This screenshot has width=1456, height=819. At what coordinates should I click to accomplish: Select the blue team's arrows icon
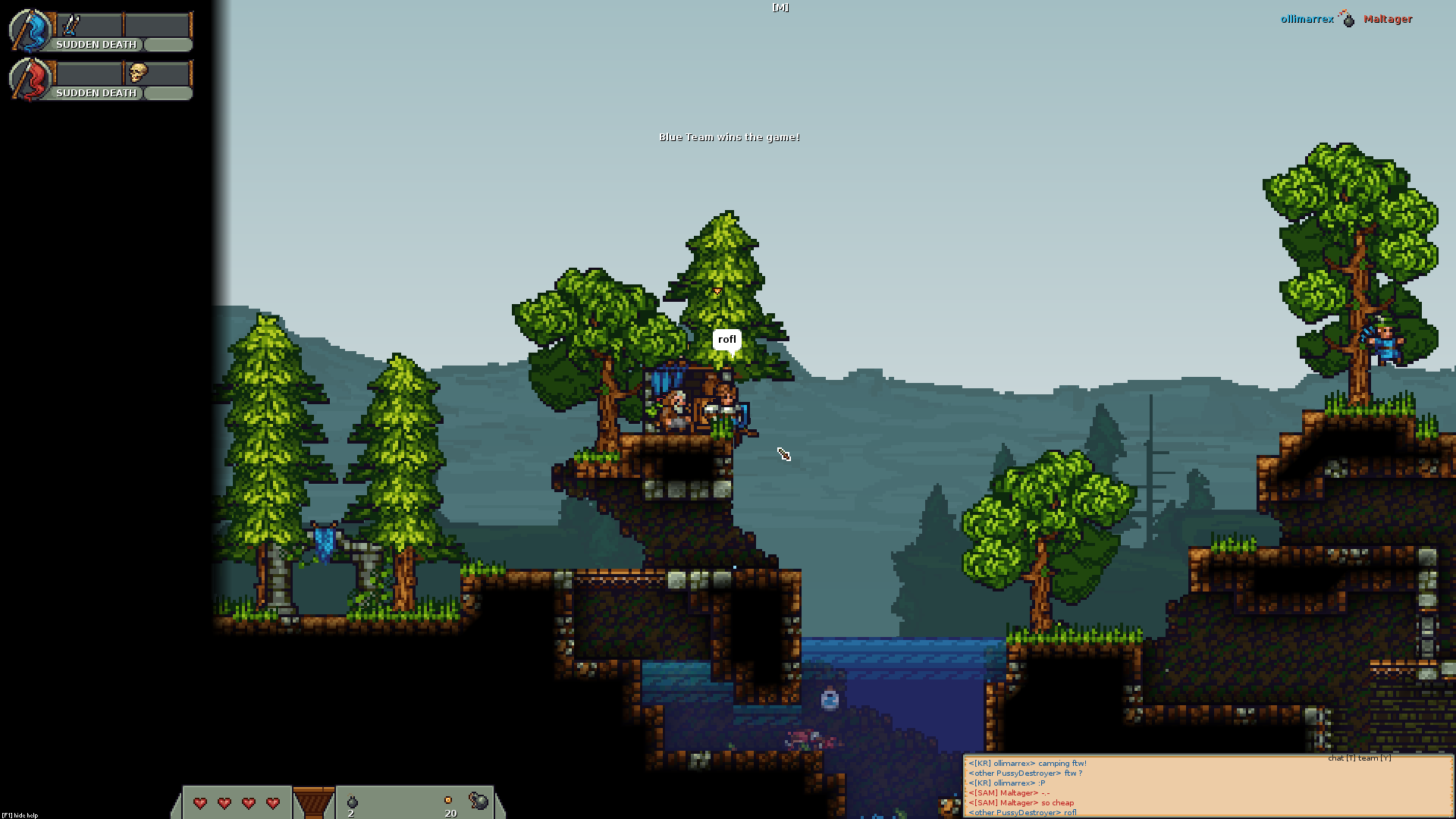71,26
